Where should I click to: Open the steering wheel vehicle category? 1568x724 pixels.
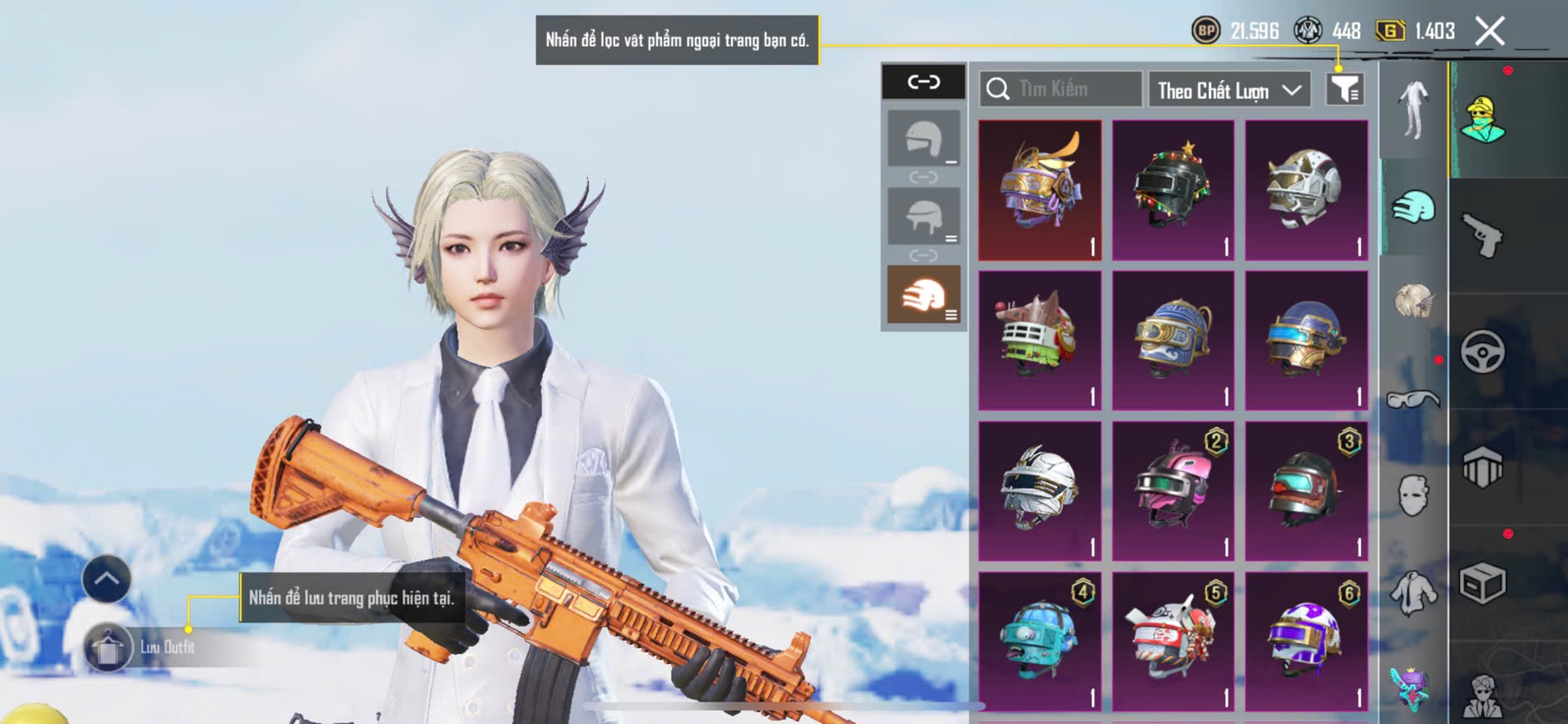pyautogui.click(x=1482, y=351)
